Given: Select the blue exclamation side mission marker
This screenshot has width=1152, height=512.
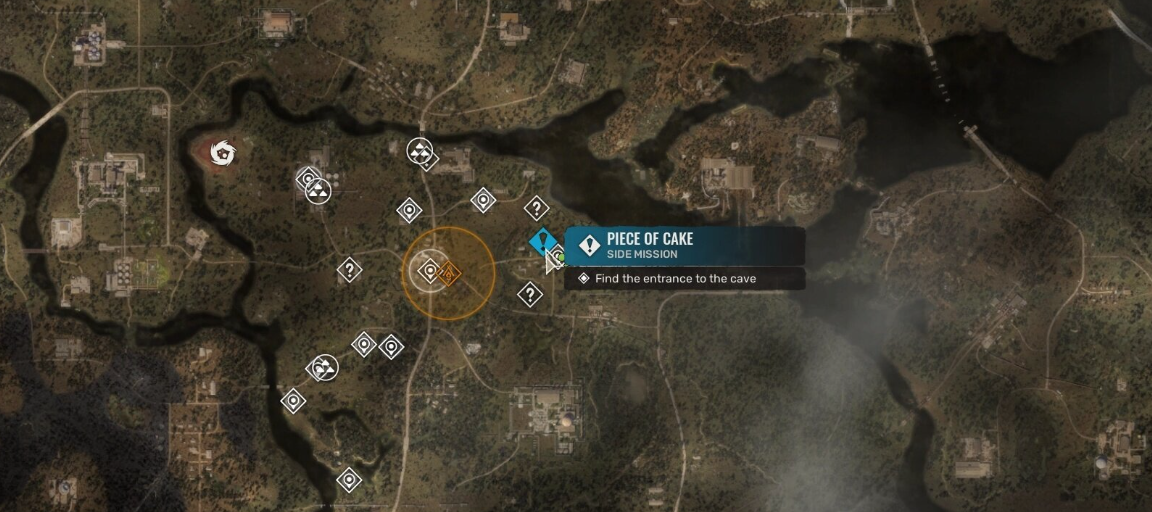Looking at the screenshot, I should [x=543, y=241].
